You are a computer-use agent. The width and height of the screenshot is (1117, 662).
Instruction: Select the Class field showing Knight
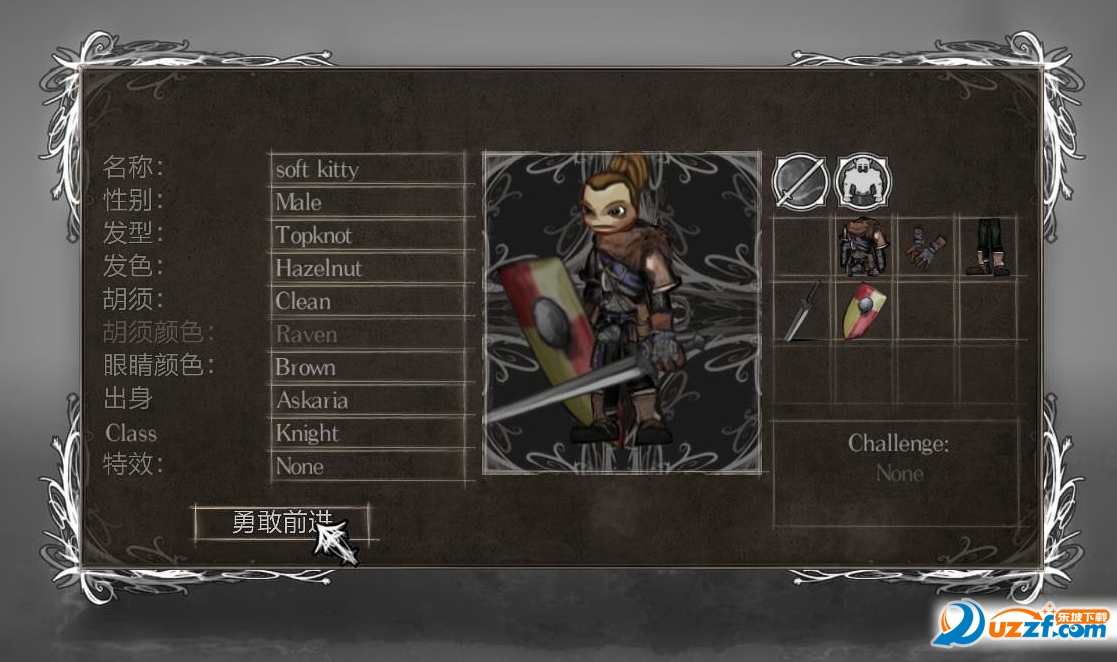tap(368, 433)
